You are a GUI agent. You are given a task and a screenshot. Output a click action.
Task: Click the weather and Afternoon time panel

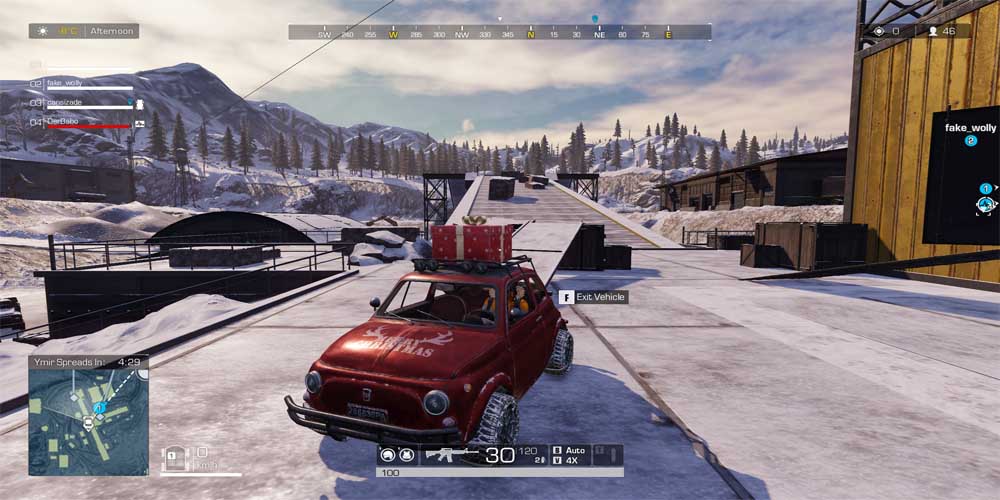[84, 31]
